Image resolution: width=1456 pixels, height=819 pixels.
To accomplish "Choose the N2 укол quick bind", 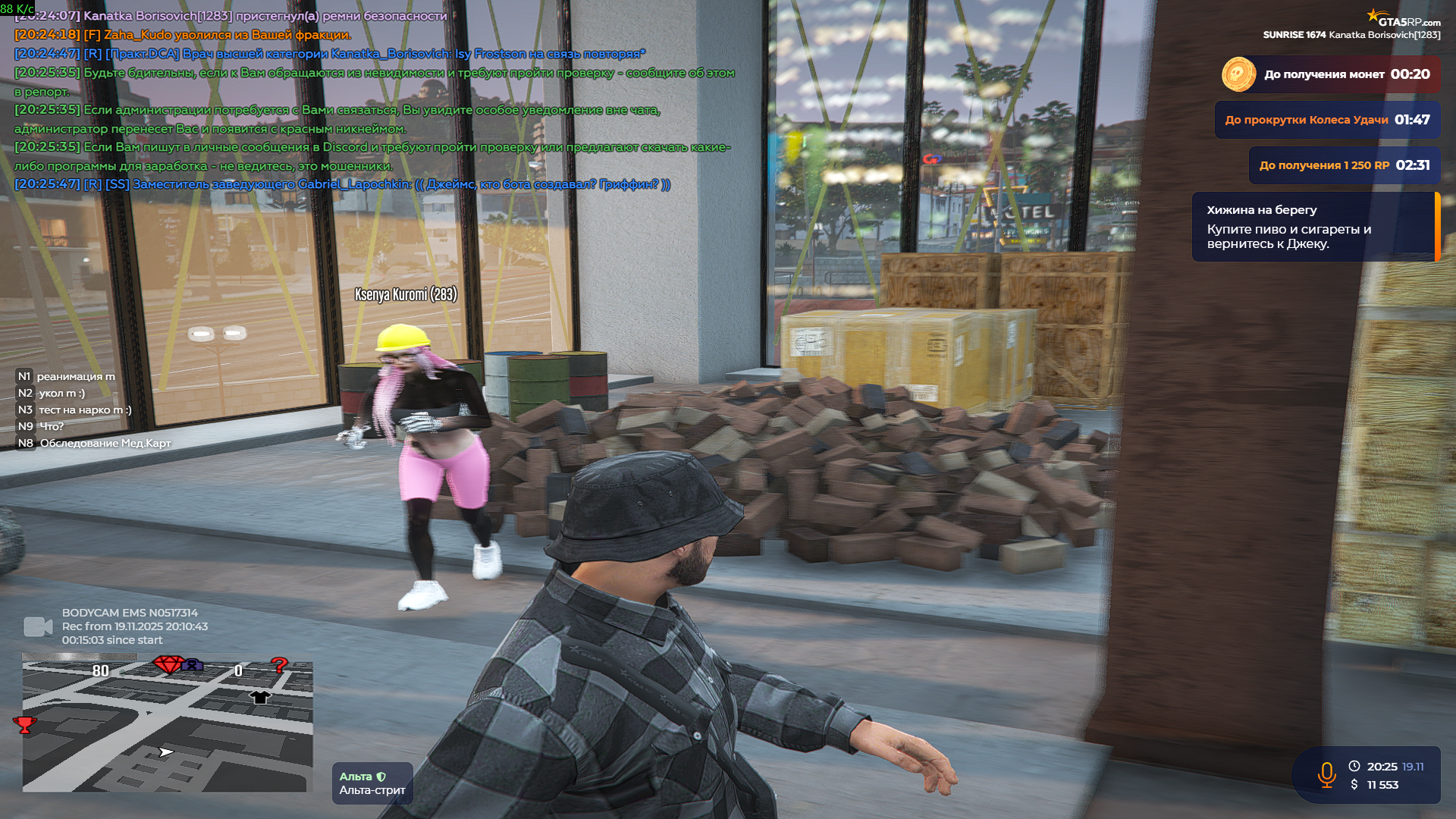I will (52, 393).
